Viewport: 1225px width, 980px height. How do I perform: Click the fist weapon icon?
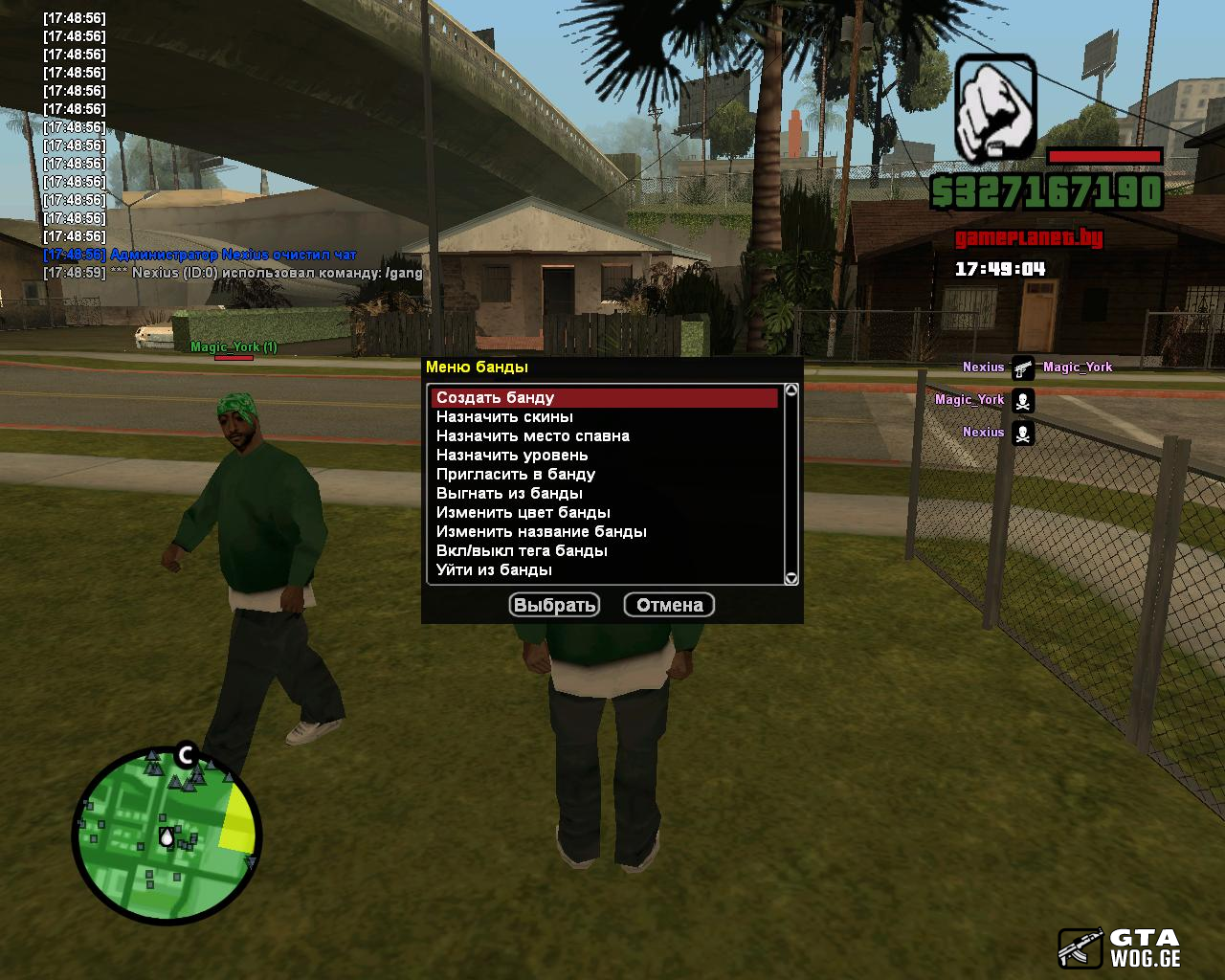[x=996, y=107]
